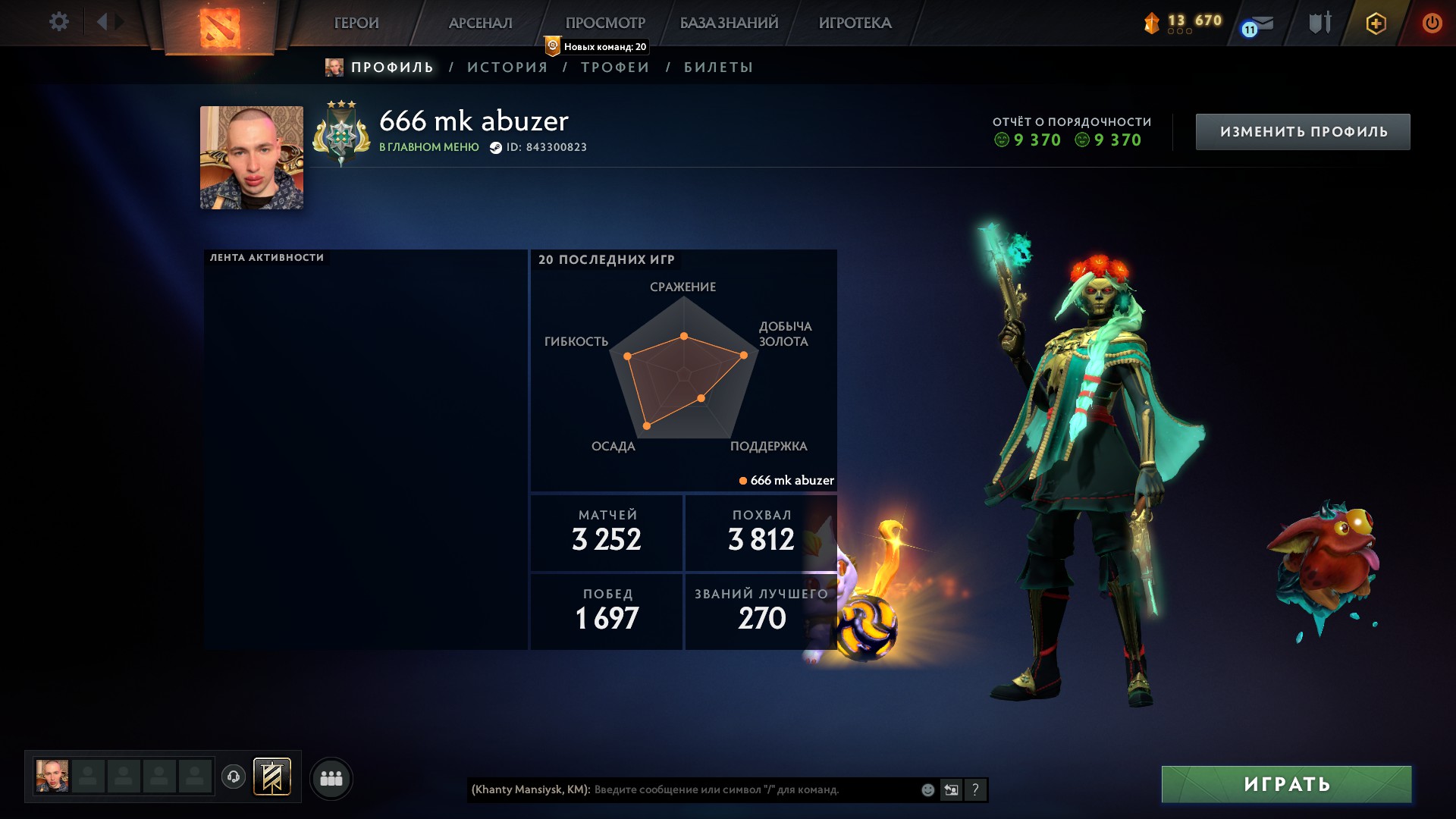This screenshot has width=1456, height=819.
Task: Open the ГЕРОИ menu
Action: [356, 24]
